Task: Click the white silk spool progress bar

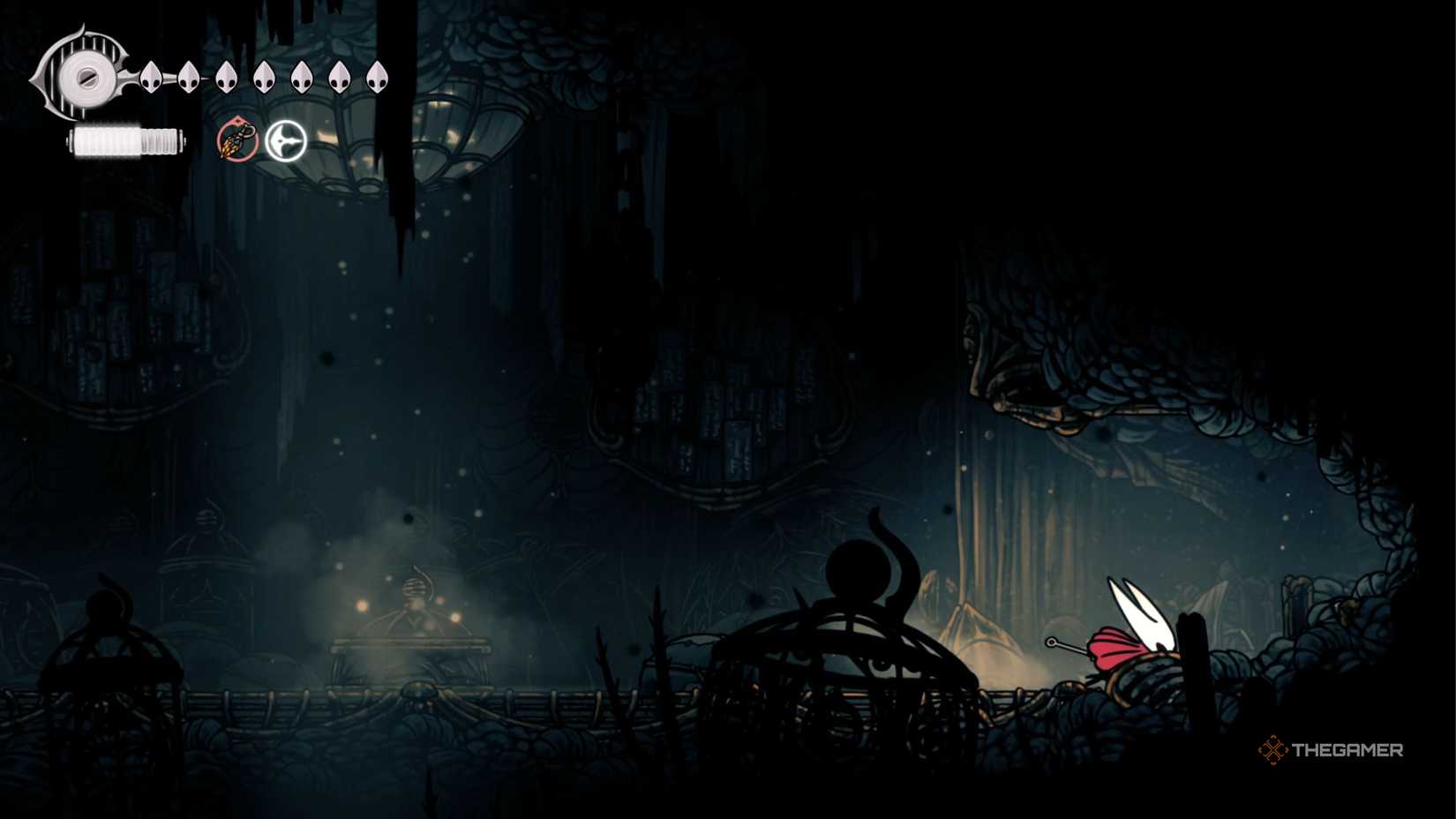Action: (x=125, y=139)
